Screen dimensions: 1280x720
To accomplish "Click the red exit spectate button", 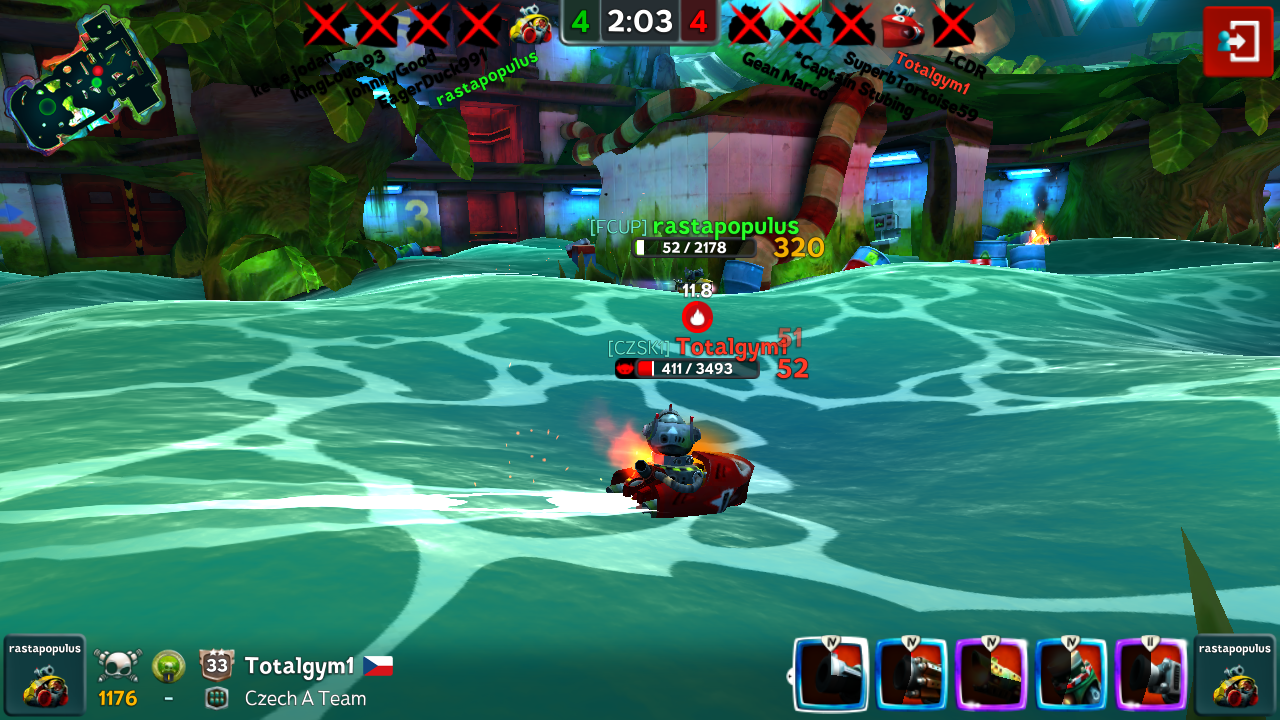I will [x=1238, y=41].
